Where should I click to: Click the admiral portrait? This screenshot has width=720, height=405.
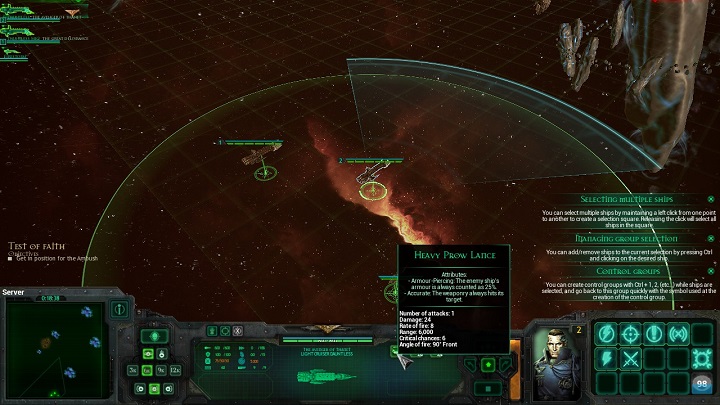click(x=551, y=355)
